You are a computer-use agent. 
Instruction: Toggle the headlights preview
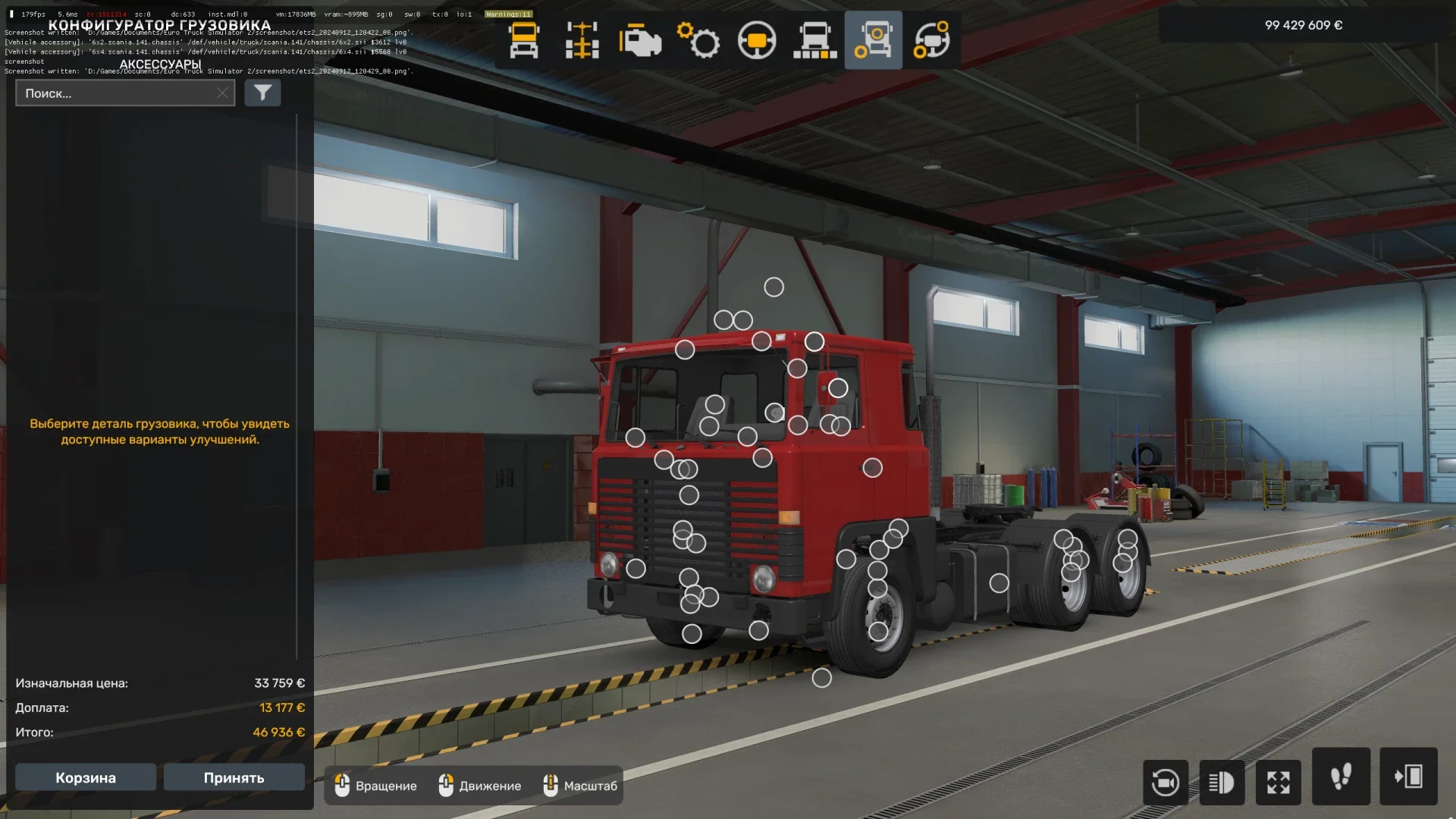pyautogui.click(x=1223, y=782)
